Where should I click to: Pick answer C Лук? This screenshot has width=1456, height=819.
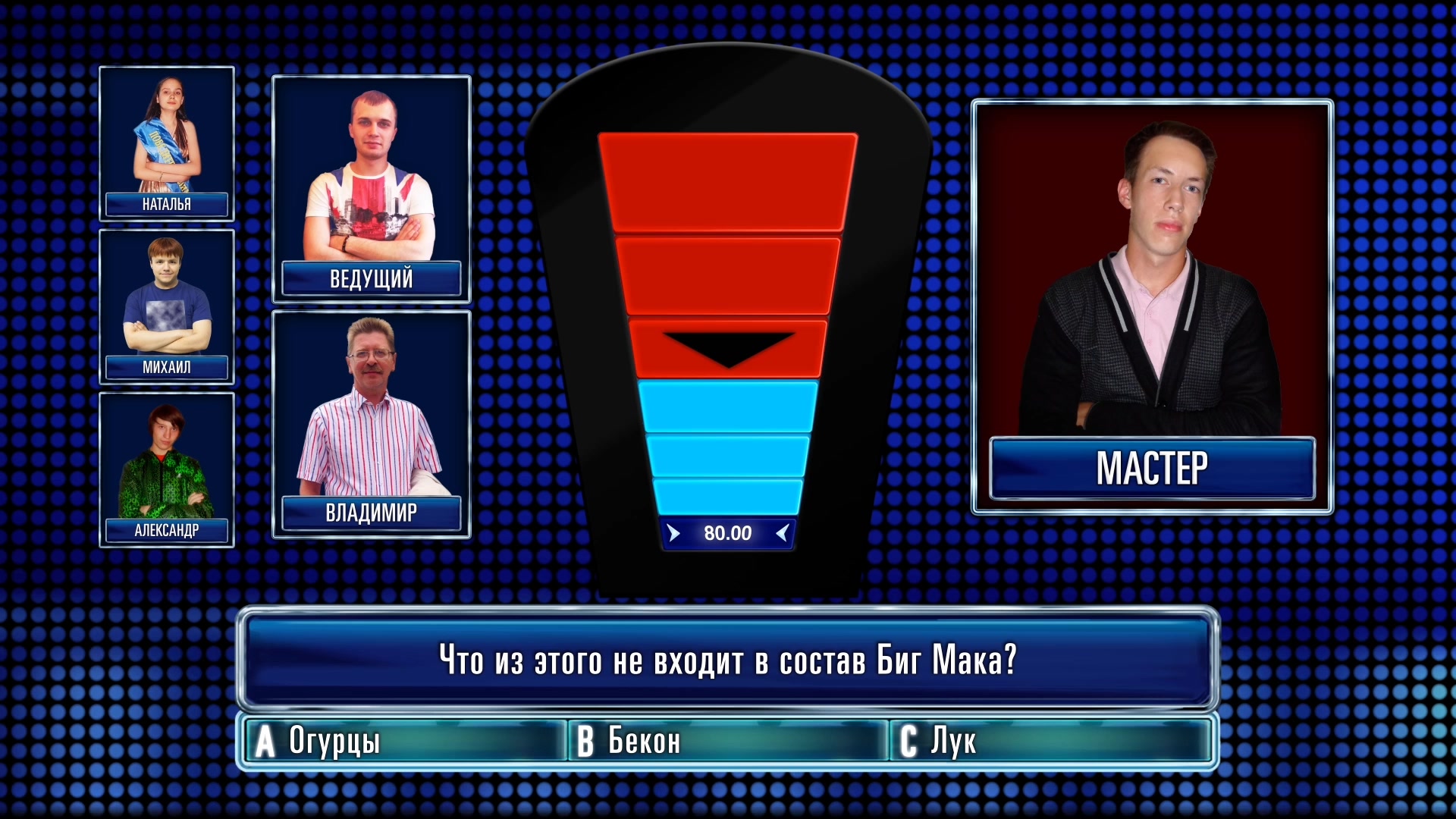click(1050, 741)
